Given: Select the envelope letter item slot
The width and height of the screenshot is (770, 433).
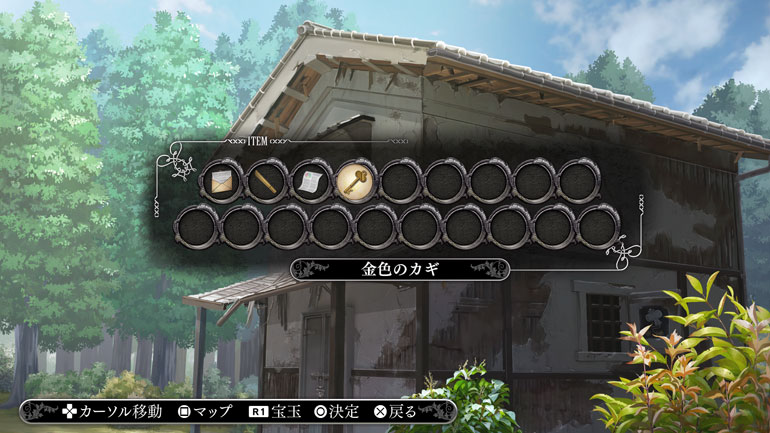Looking at the screenshot, I should tap(221, 182).
